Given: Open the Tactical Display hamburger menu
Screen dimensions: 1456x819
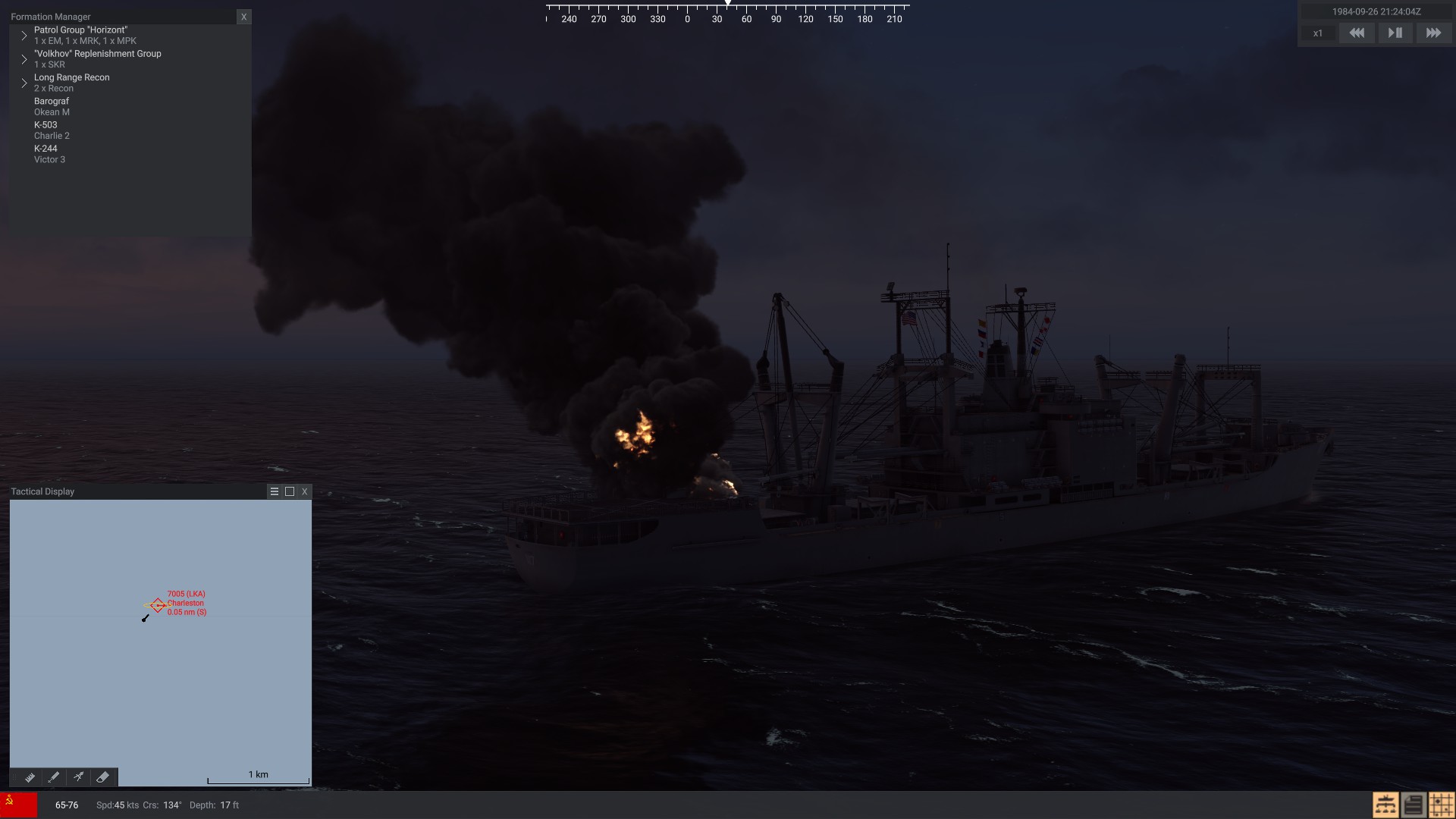Looking at the screenshot, I should [275, 491].
